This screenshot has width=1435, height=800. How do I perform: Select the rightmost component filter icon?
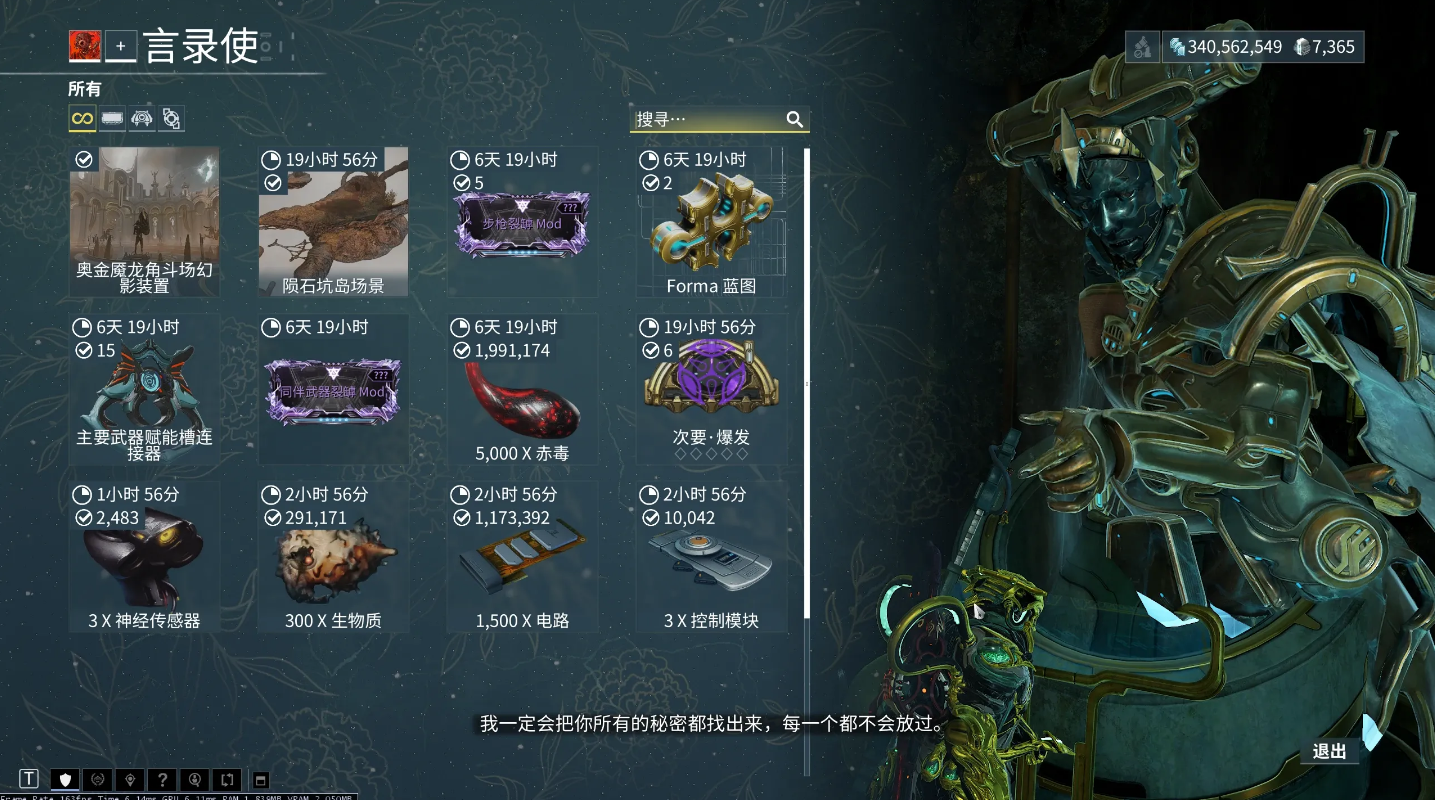pos(171,118)
